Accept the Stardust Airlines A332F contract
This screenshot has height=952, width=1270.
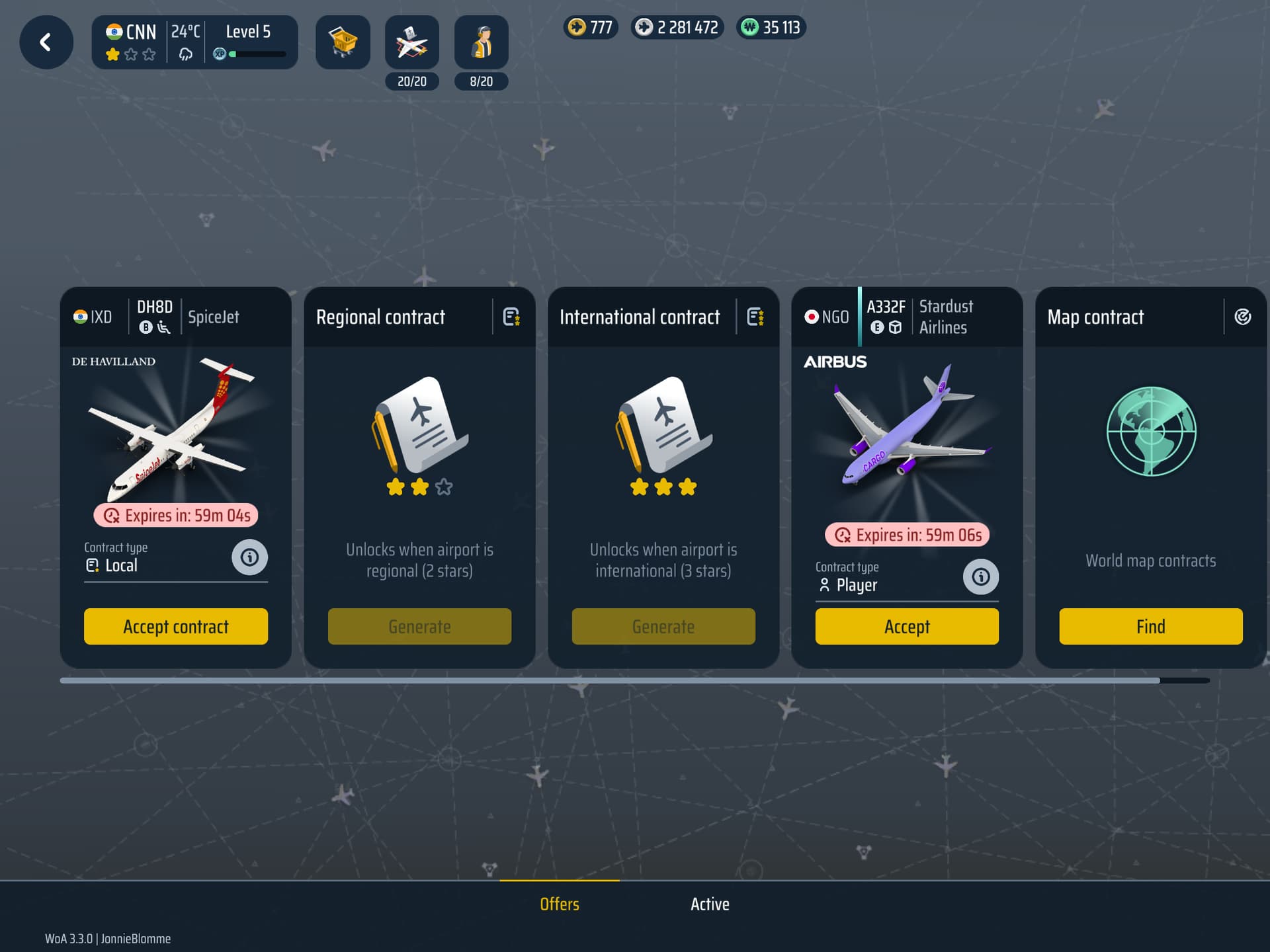(907, 626)
